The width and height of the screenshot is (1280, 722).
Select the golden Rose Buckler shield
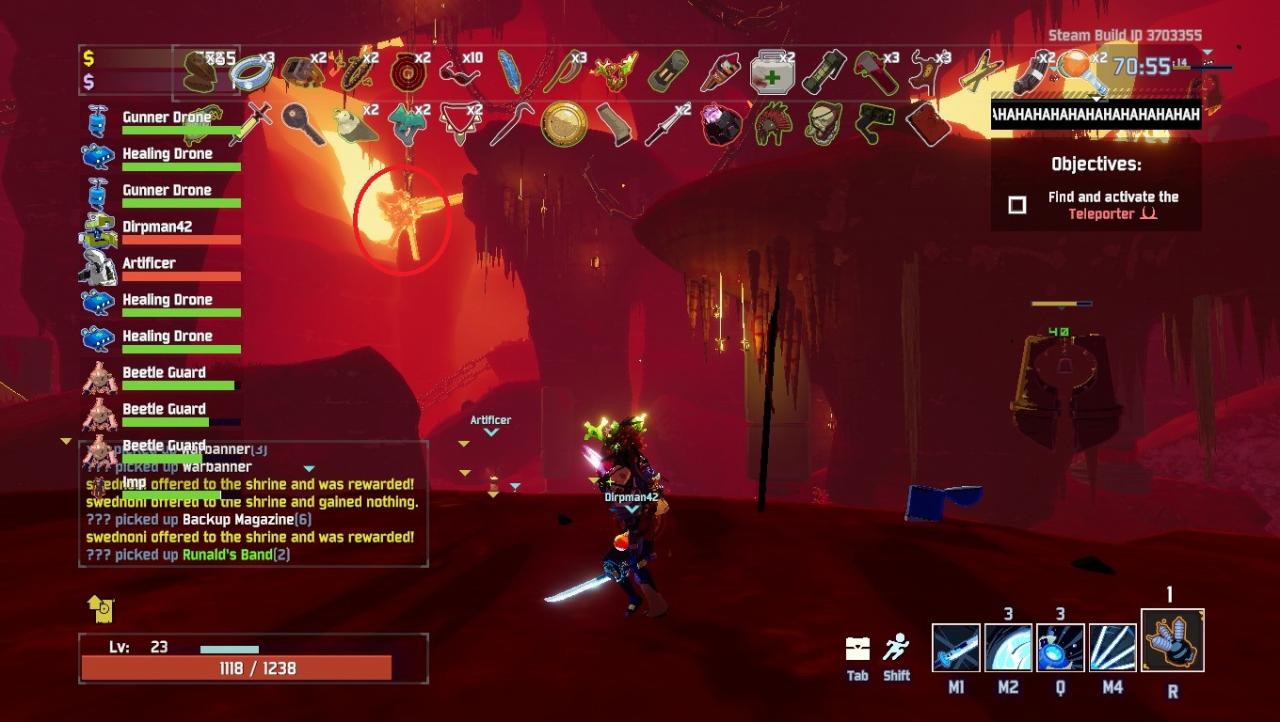coord(564,123)
